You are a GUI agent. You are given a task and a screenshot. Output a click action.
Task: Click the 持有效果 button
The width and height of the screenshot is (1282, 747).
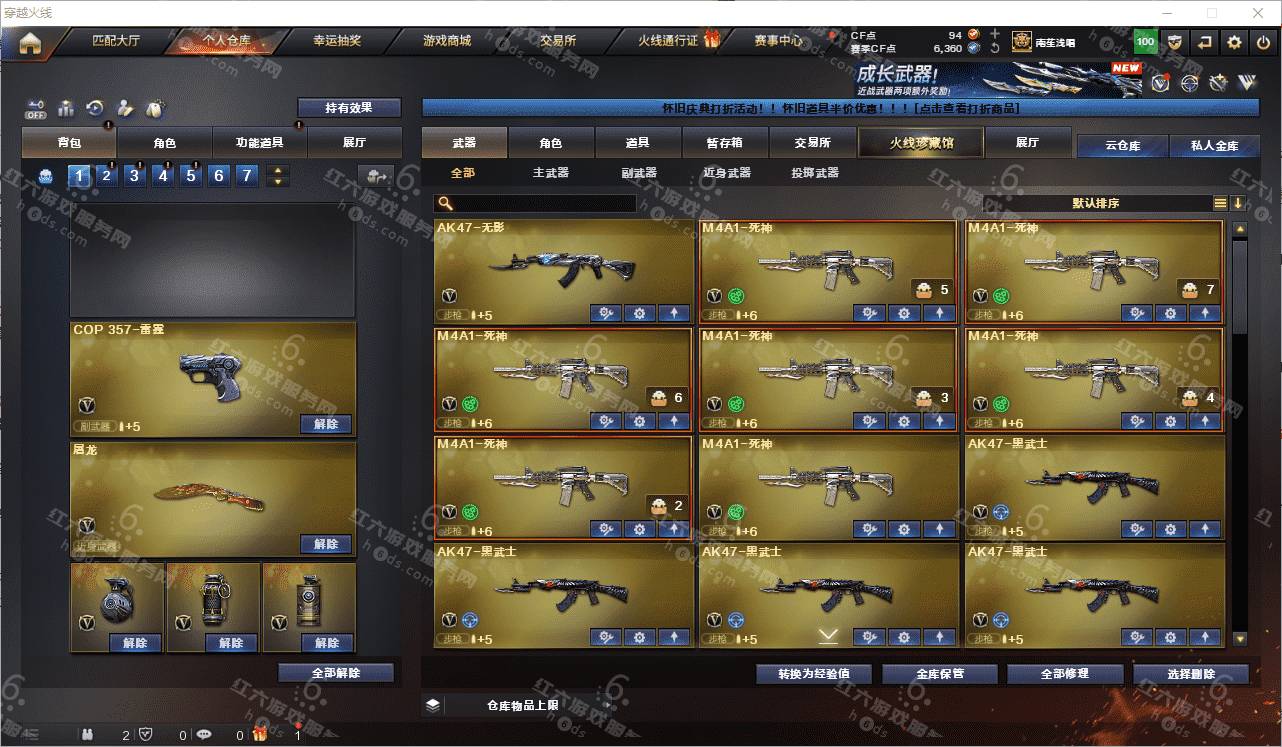(x=348, y=108)
